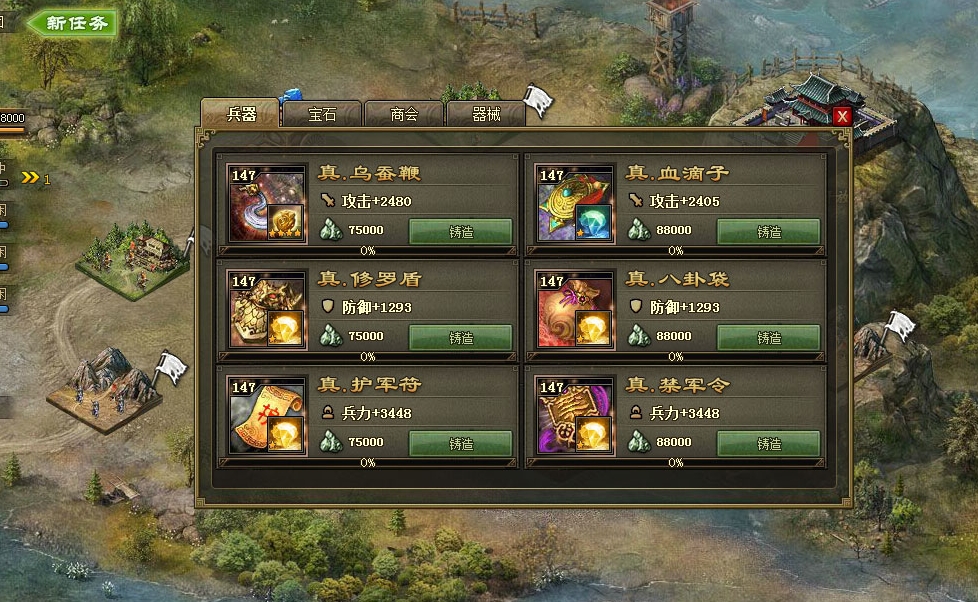Forge the 真.乌蚕鞭 weapon

tap(460, 231)
